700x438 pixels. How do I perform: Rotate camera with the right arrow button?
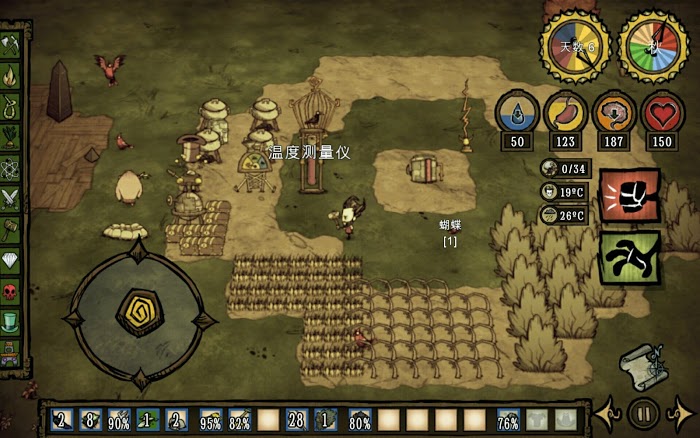pos(680,412)
